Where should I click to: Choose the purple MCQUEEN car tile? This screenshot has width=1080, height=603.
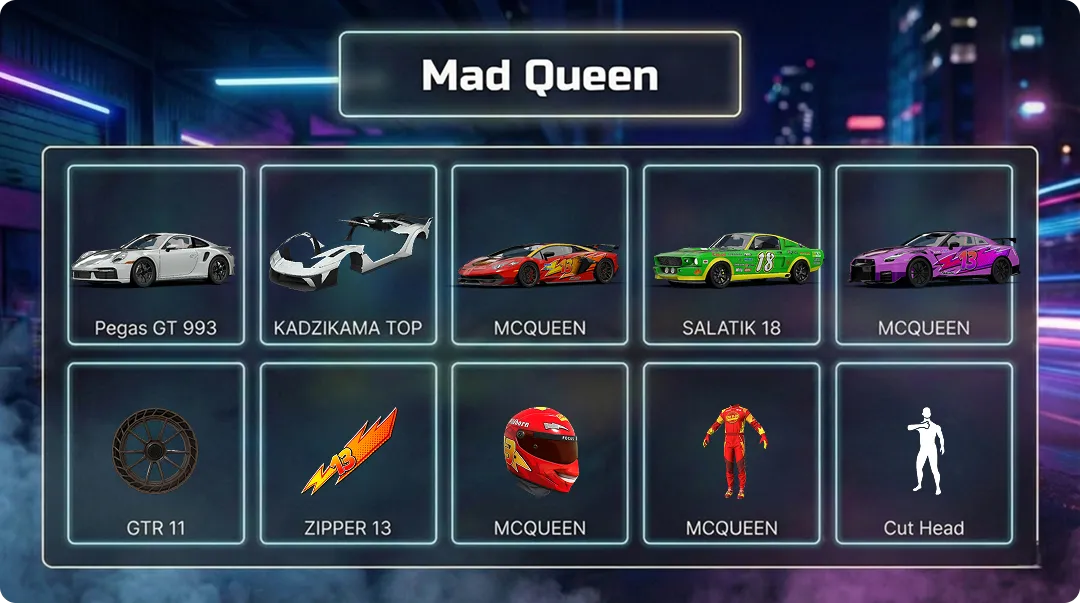point(924,255)
